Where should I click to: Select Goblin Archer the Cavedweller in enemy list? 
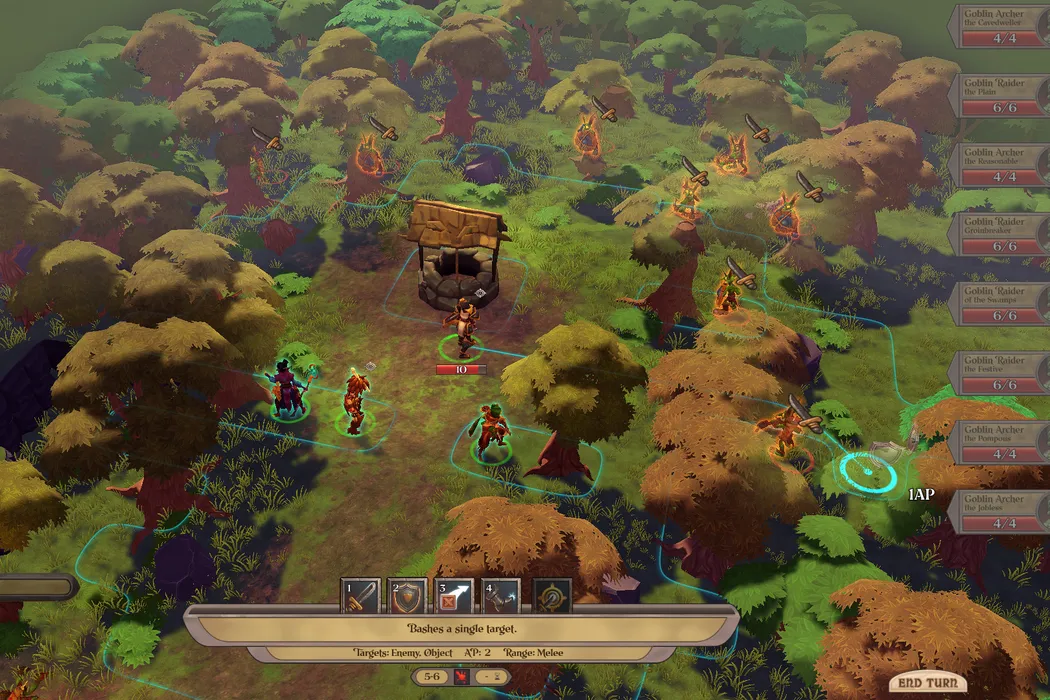click(1003, 27)
